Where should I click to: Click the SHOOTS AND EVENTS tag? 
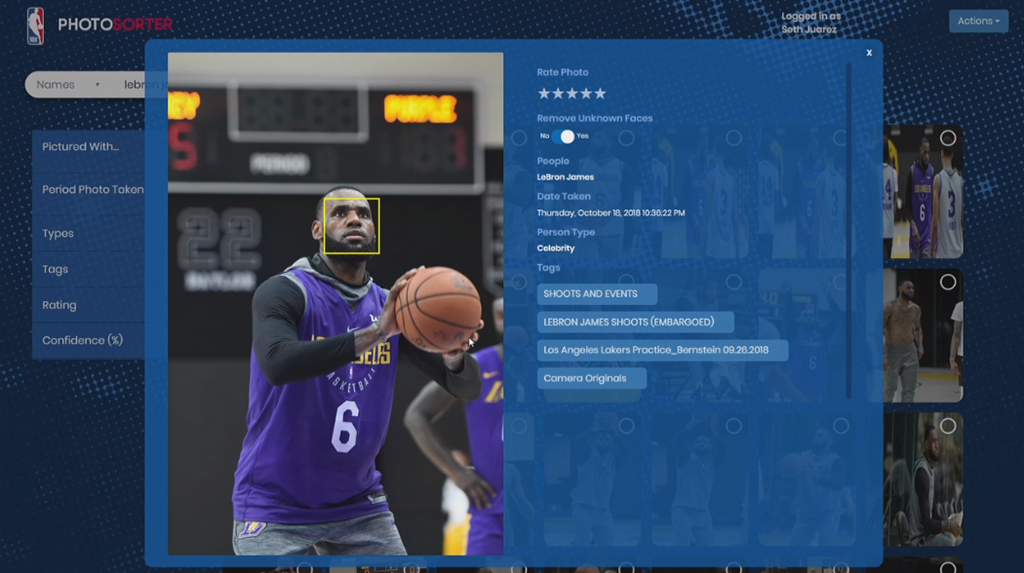pos(596,294)
